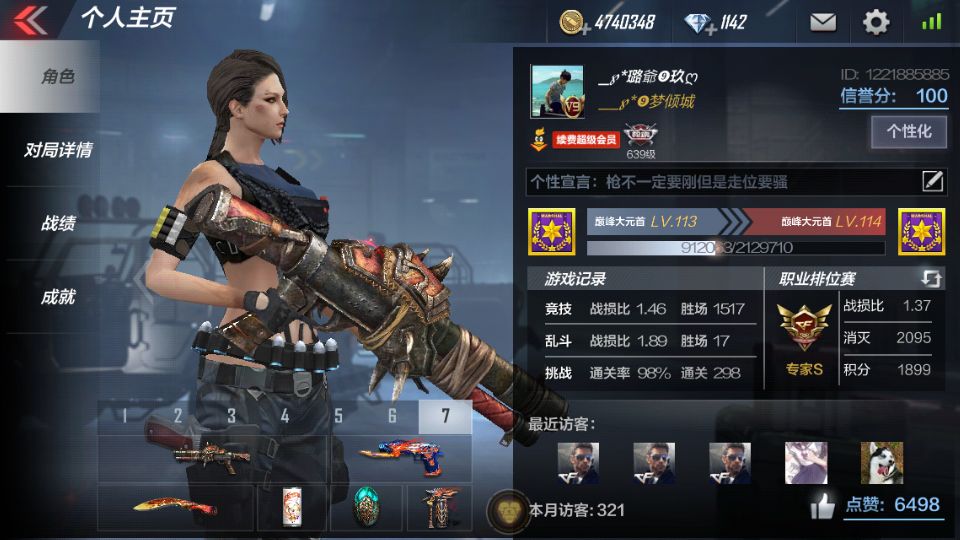Open the 对局详情 tab
This screenshot has height=540, width=960.
pos(57,150)
